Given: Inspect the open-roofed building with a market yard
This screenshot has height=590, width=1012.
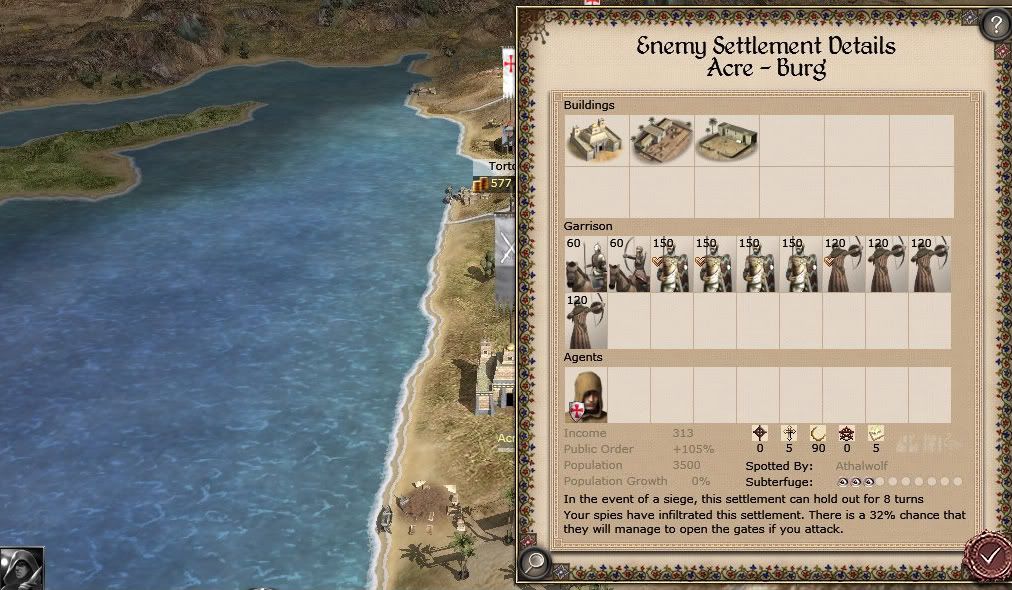Looking at the screenshot, I should [x=662, y=141].
